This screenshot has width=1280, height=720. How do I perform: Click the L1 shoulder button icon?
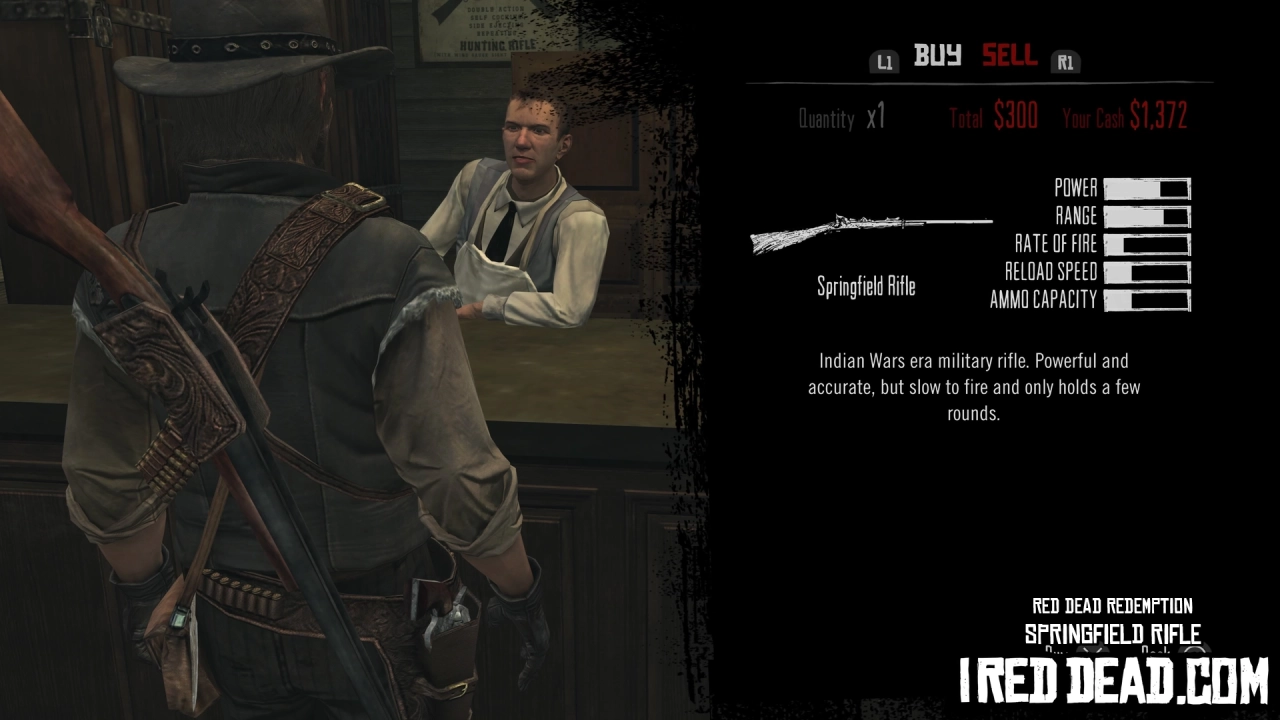884,62
